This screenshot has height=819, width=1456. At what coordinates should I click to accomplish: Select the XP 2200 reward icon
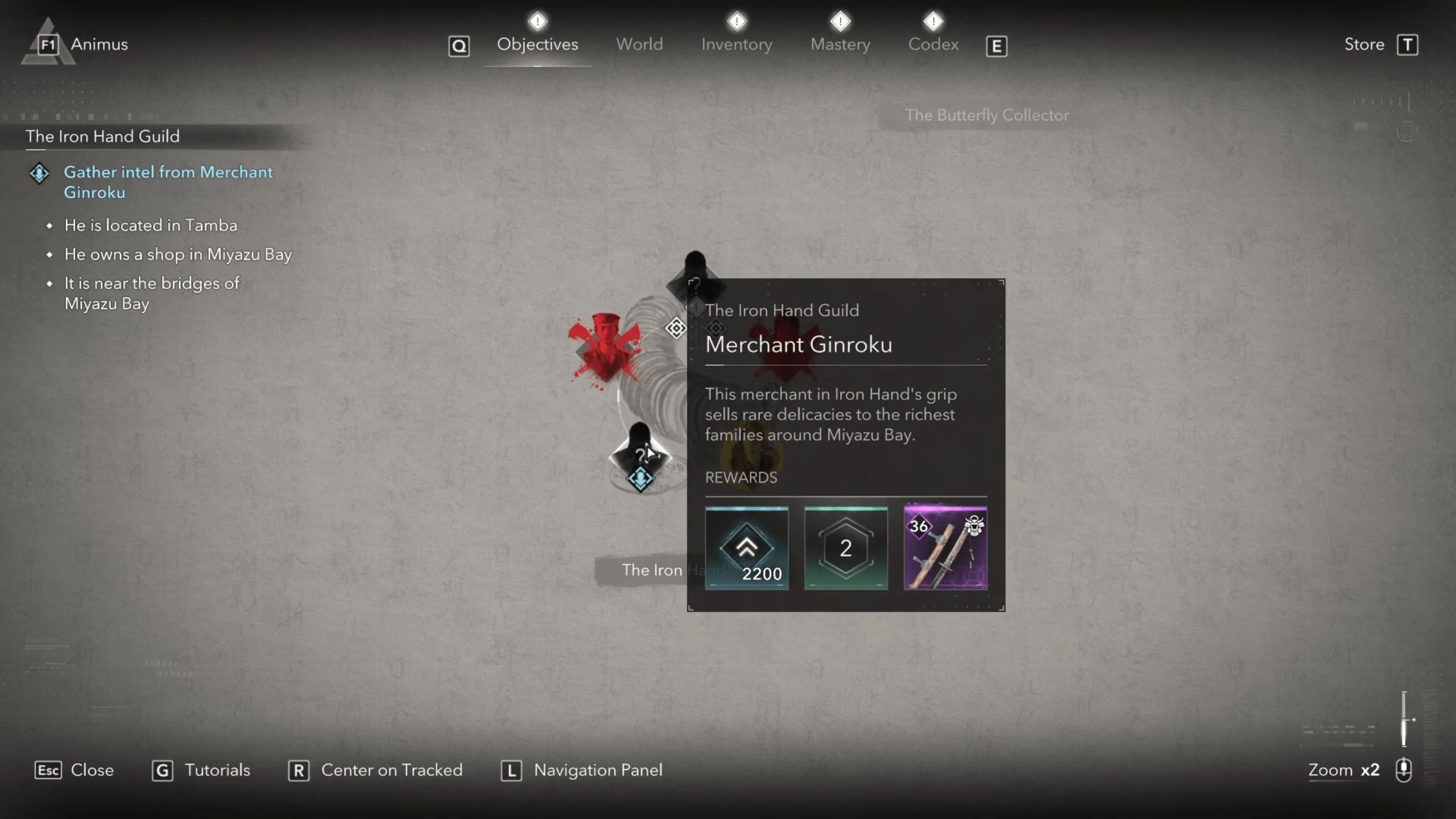pyautogui.click(x=747, y=548)
